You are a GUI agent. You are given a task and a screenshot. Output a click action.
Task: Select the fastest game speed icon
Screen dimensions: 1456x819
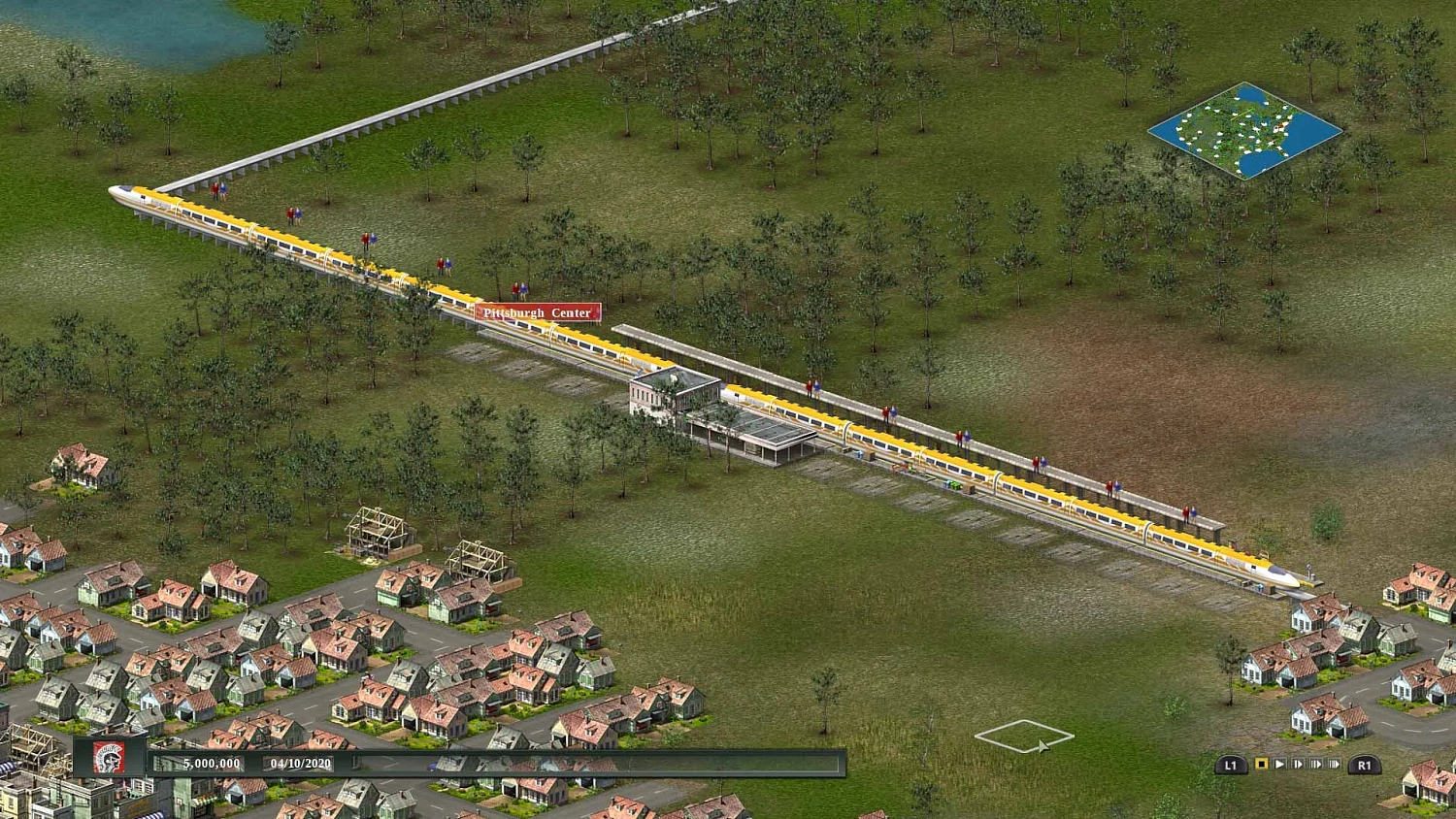coord(1334,765)
